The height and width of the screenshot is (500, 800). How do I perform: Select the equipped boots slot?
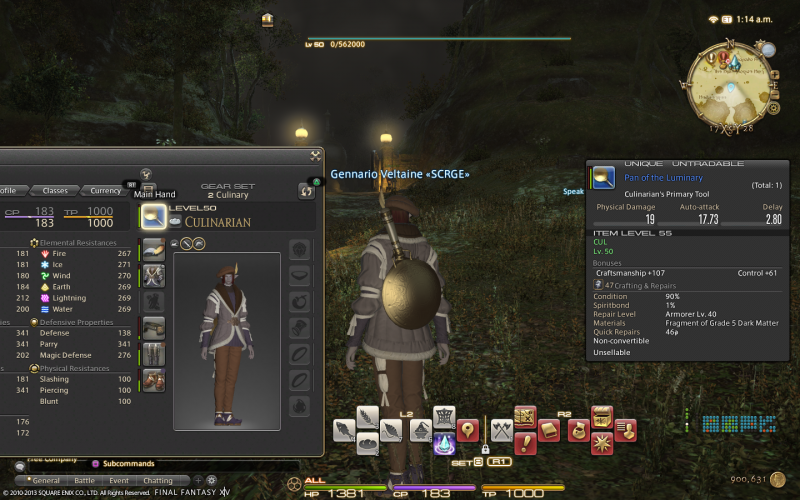(x=153, y=381)
